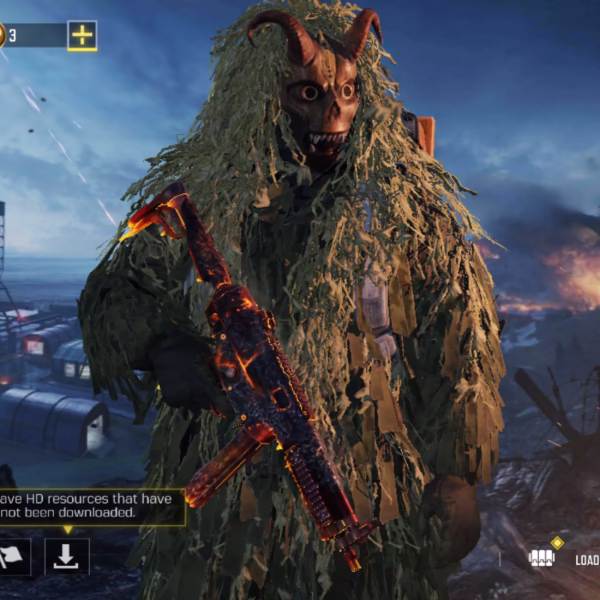Screen dimensions: 600x600
Task: Select the white flag icon button
Action: 13,557
